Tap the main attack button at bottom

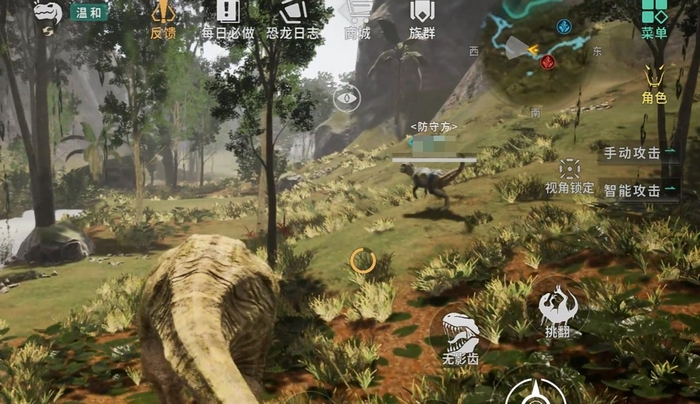[537, 391]
